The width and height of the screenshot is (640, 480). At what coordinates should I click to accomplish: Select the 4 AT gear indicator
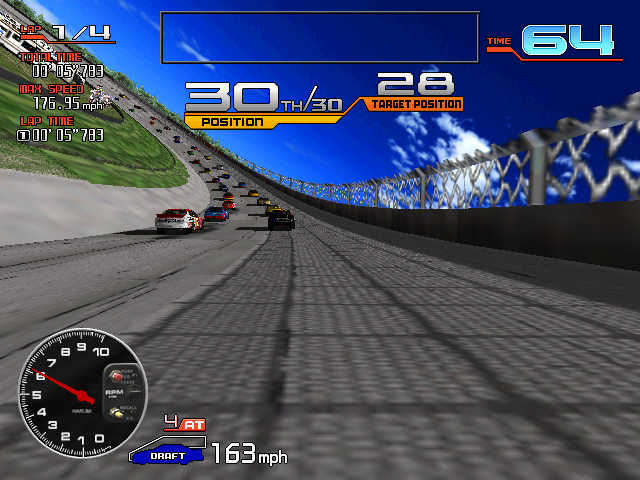pyautogui.click(x=184, y=424)
